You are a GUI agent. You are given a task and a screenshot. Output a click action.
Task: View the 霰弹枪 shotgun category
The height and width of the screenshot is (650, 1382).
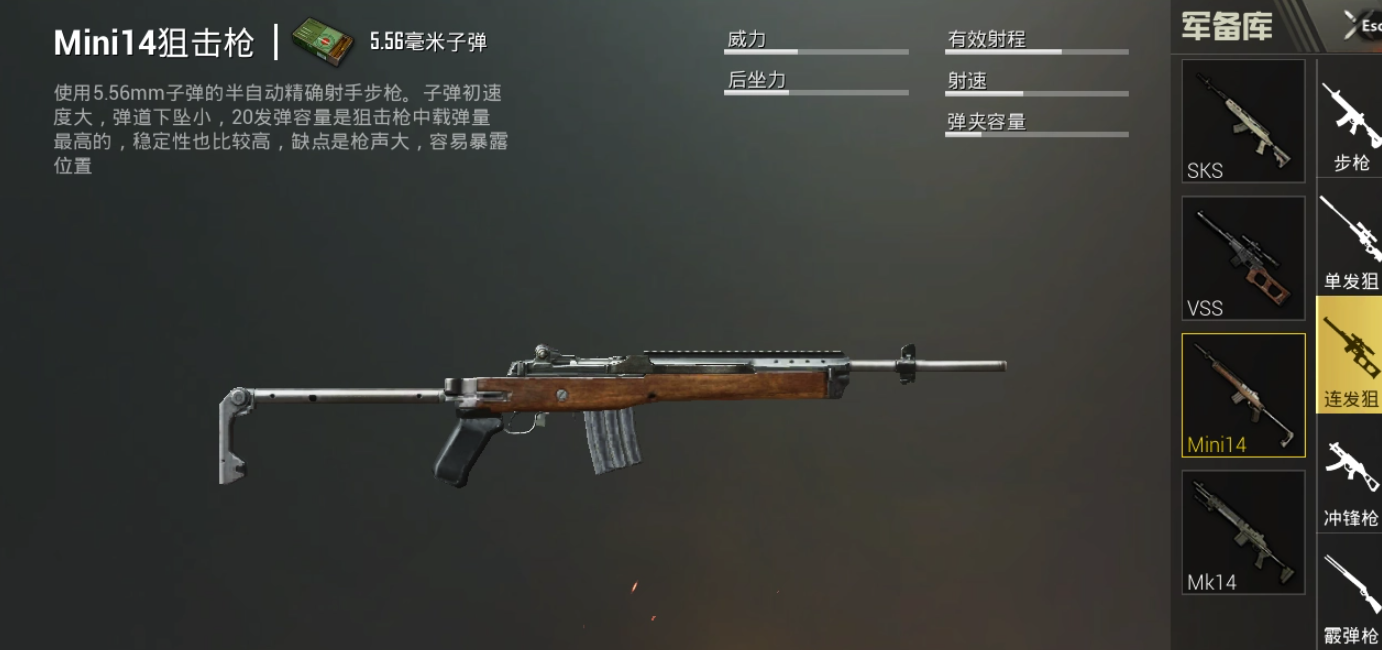pyautogui.click(x=1351, y=598)
